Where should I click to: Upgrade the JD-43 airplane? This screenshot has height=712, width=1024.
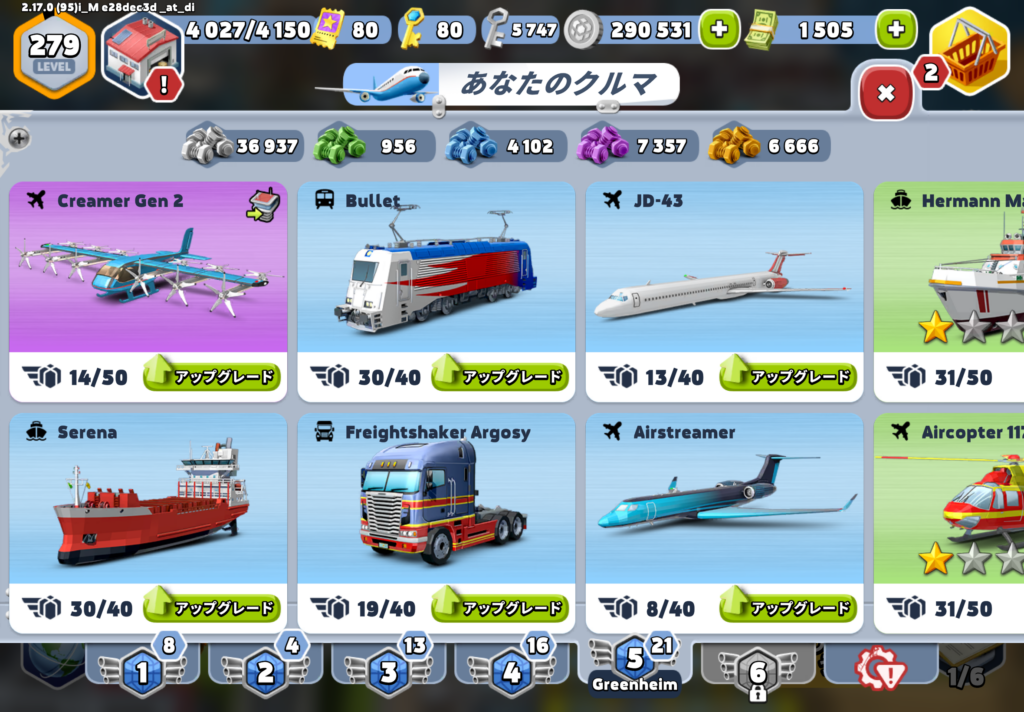click(x=788, y=376)
